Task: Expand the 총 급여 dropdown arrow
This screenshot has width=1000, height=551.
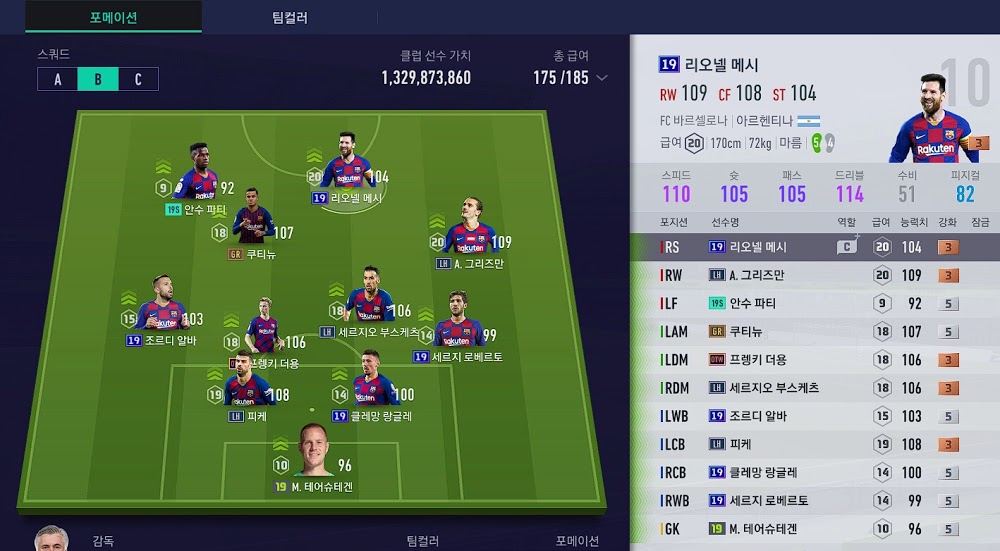Action: (602, 78)
